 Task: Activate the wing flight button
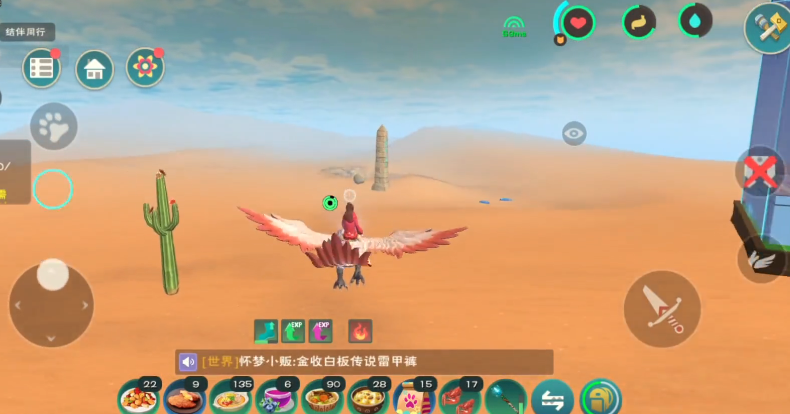pos(763,258)
